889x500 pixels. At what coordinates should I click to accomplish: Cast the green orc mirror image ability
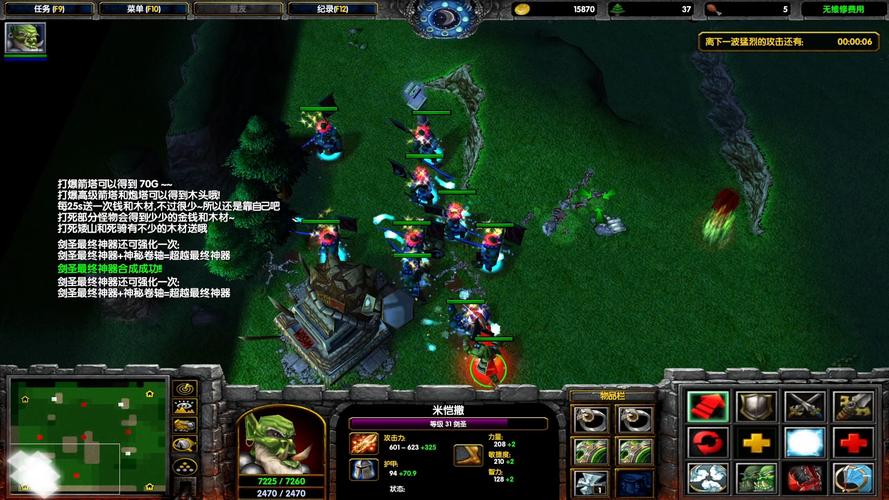point(754,478)
